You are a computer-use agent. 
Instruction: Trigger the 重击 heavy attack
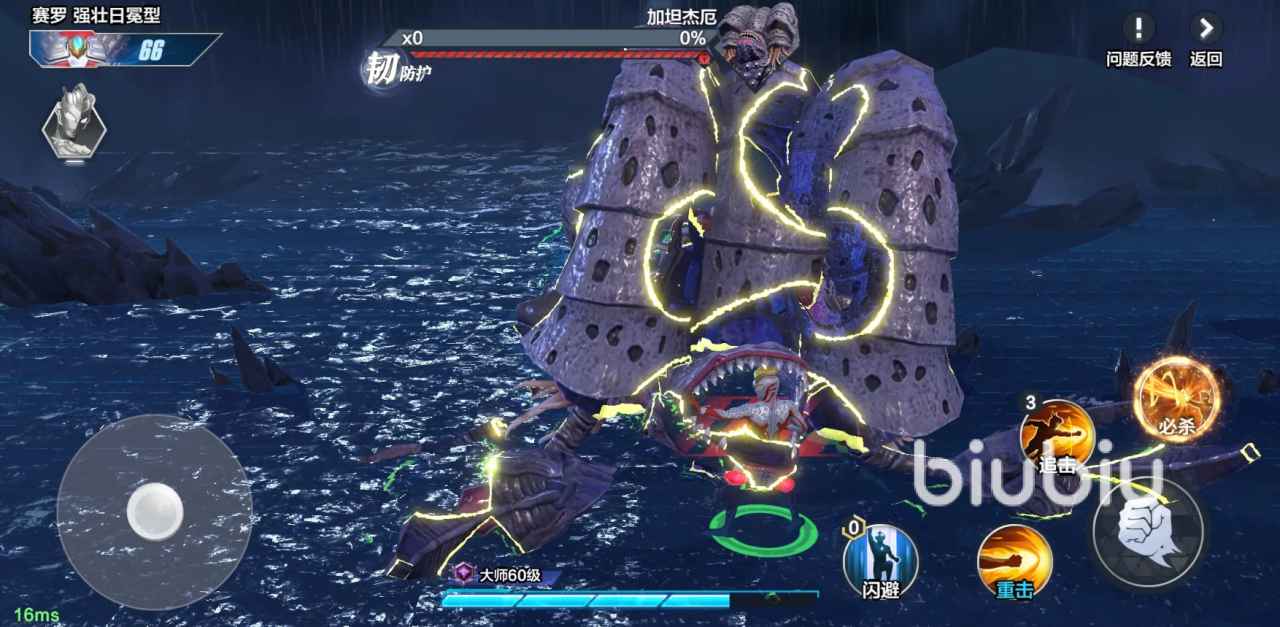tap(1014, 560)
